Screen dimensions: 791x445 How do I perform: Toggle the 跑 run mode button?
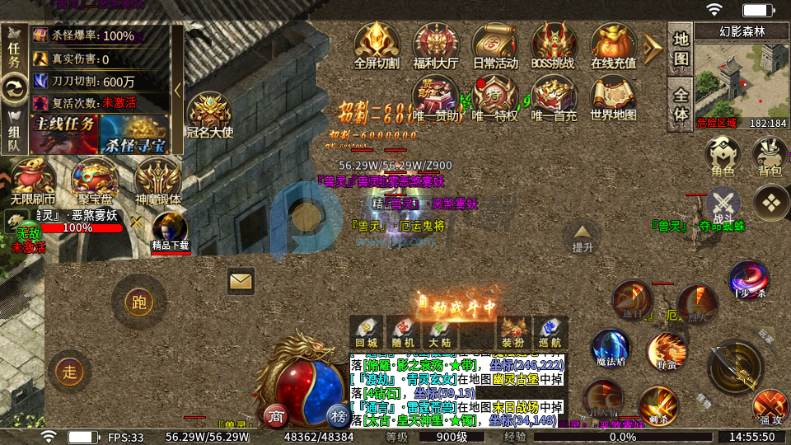pos(139,301)
